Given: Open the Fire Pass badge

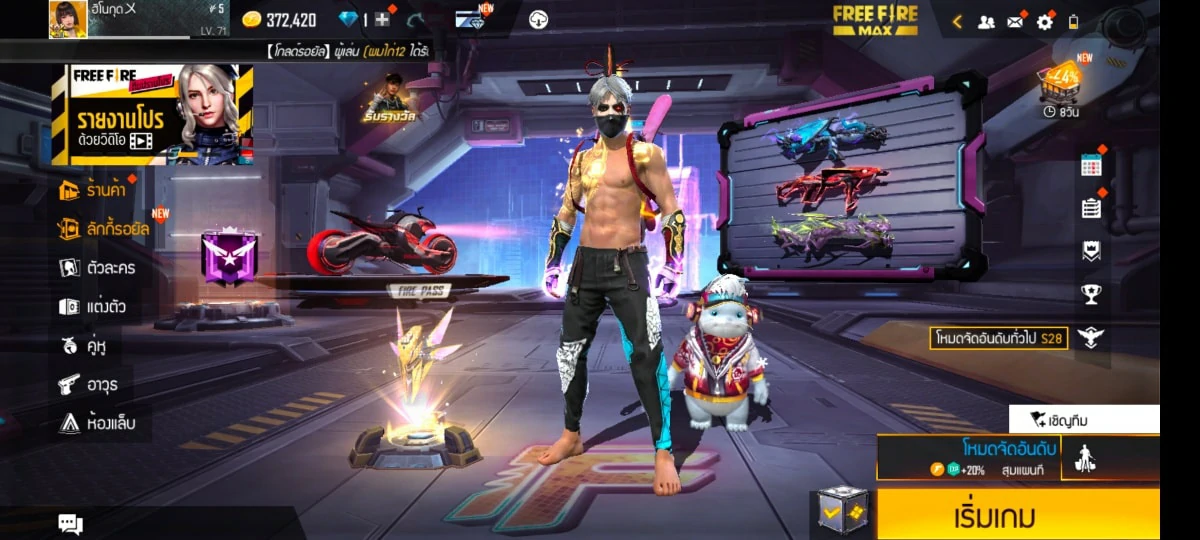Looking at the screenshot, I should click(230, 257).
